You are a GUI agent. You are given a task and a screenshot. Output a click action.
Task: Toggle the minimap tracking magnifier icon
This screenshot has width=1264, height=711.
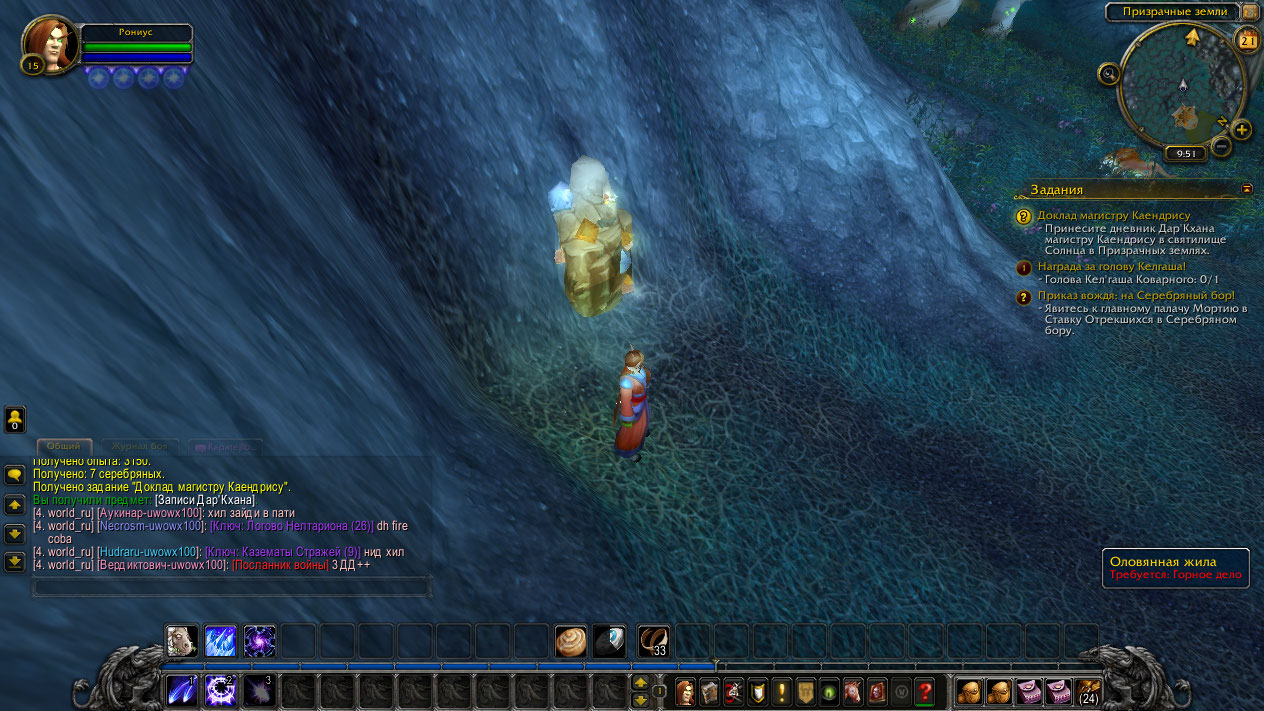(x=1108, y=73)
